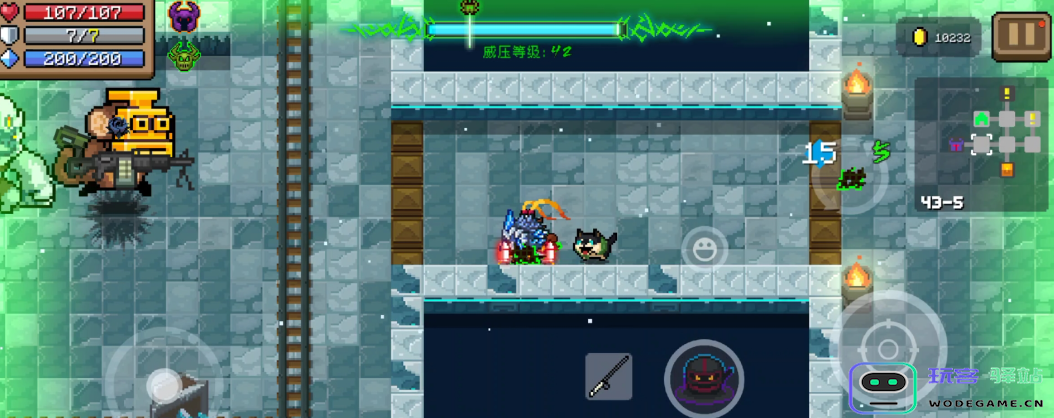This screenshot has height=418, width=1054.
Task: Click the robot logo watermark
Action: click(x=883, y=385)
